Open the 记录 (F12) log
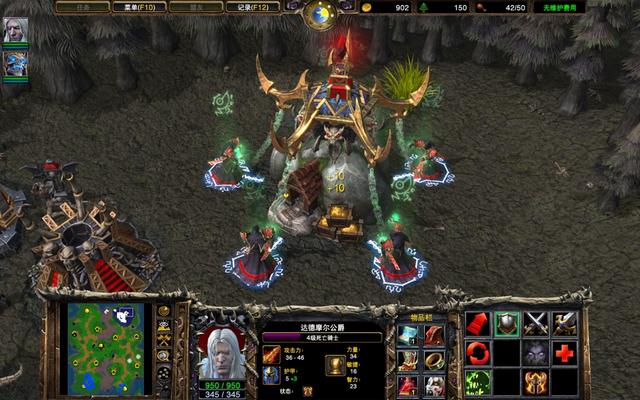The width and height of the screenshot is (640, 400). point(251,7)
